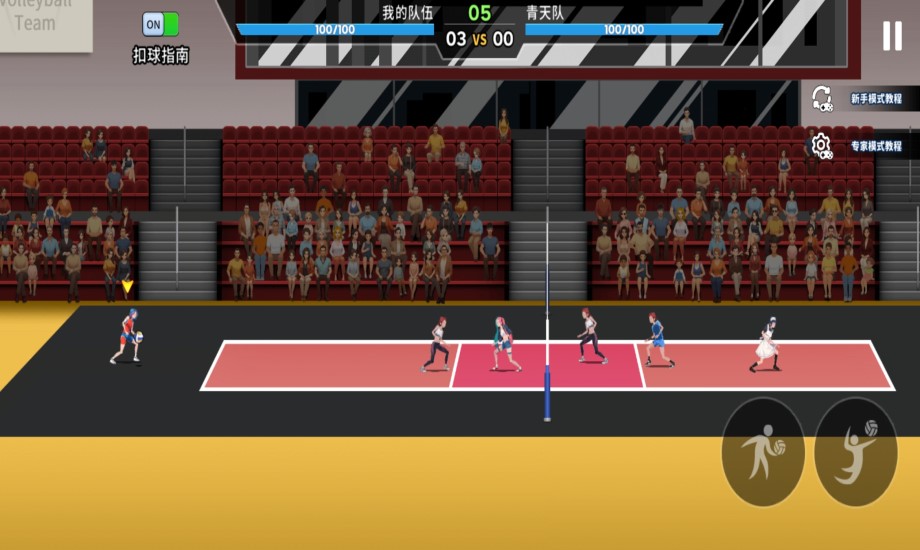This screenshot has width=920, height=550.
Task: Pause the volleyball match
Action: pos(891,36)
